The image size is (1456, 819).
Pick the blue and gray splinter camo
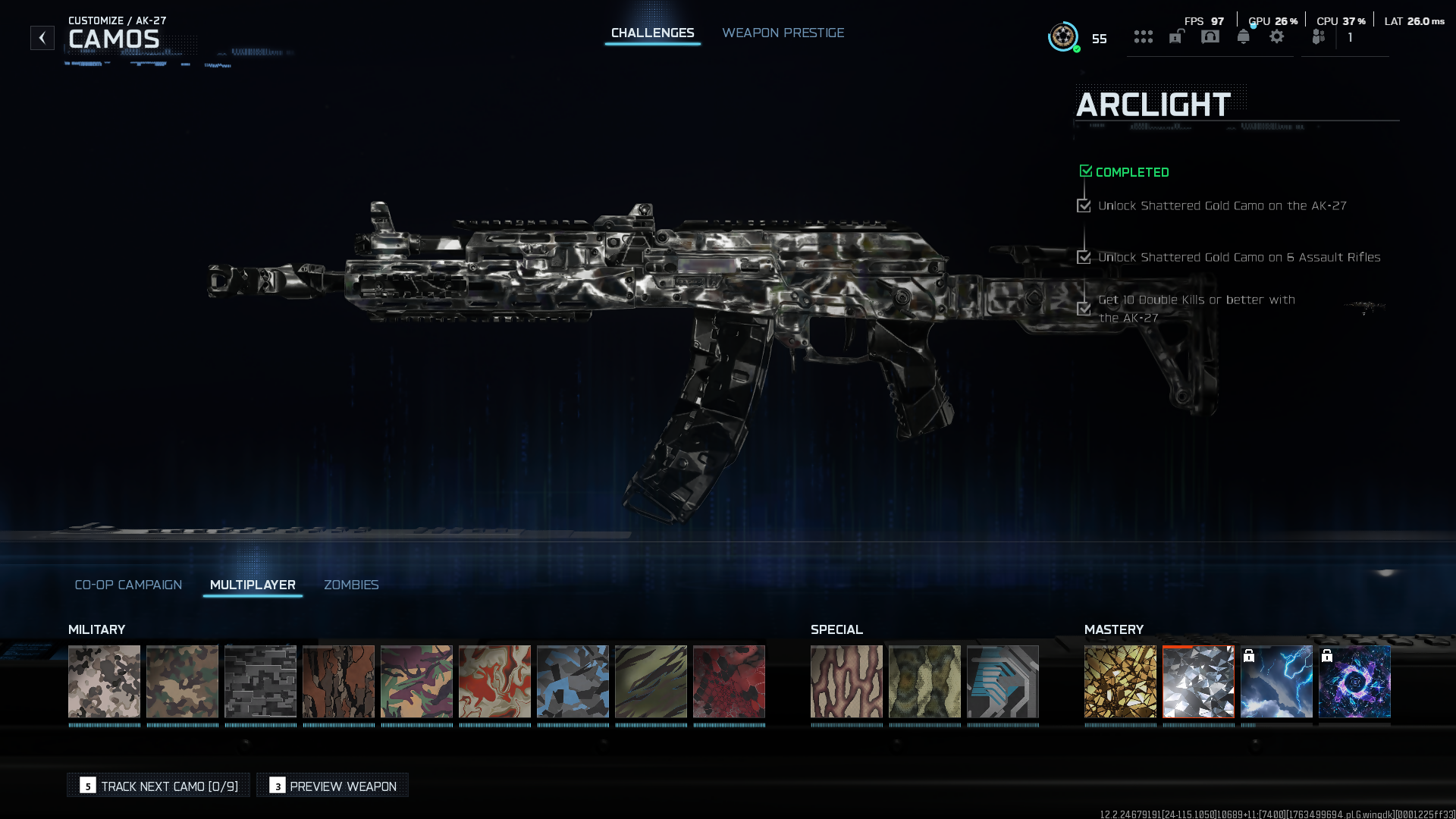pos(573,681)
